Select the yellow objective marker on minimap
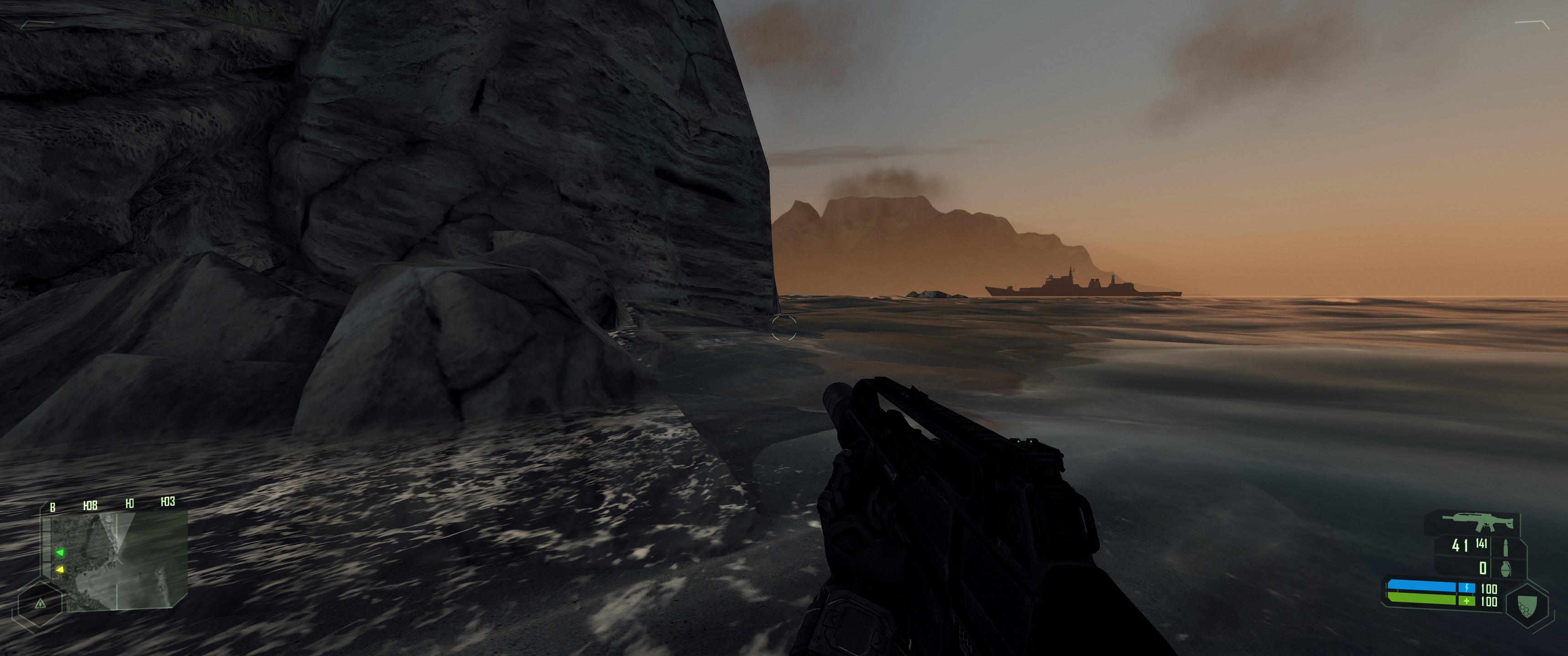 pos(60,569)
